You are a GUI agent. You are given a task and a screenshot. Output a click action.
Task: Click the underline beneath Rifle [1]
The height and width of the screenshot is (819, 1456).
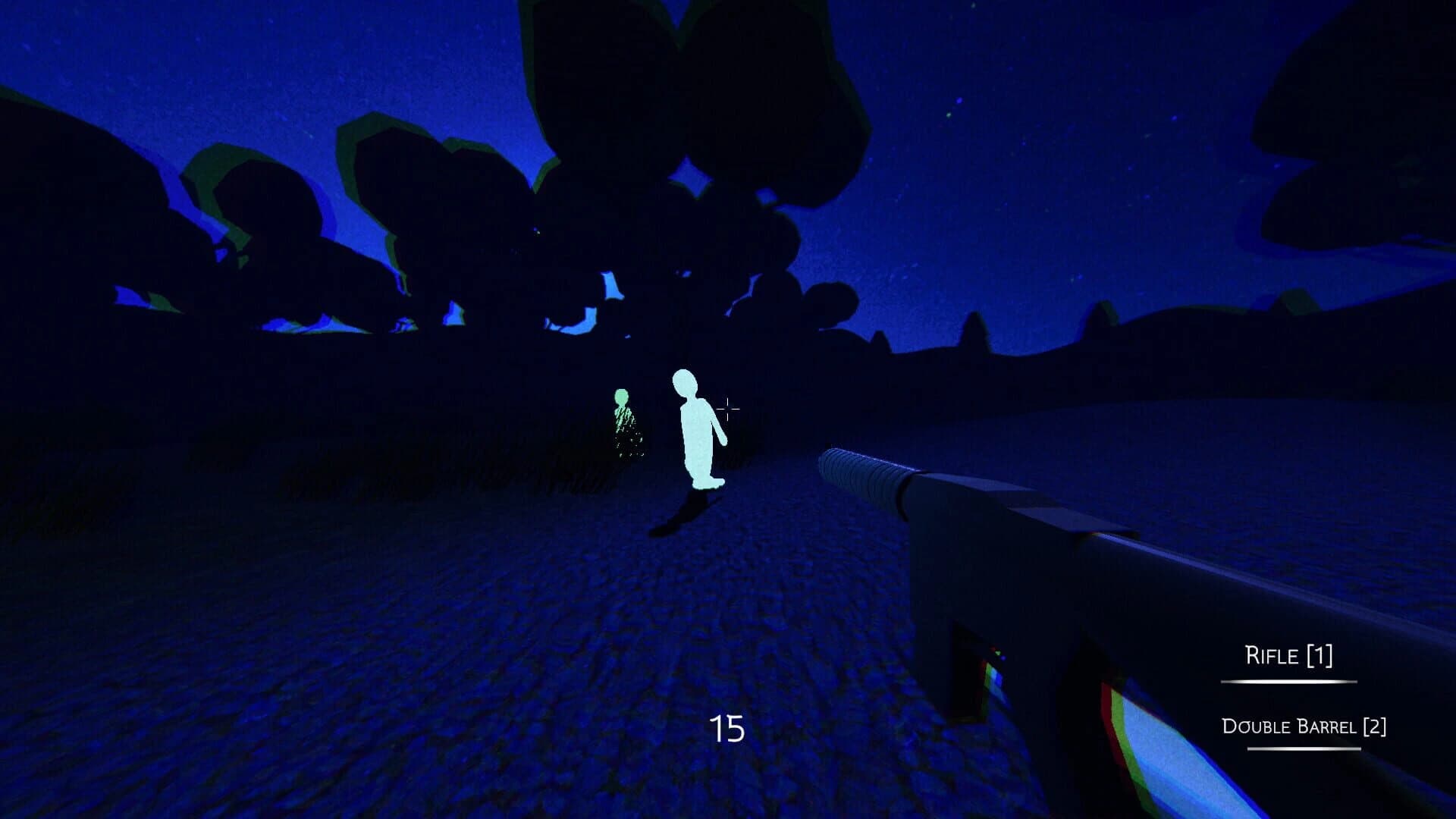(x=1290, y=681)
